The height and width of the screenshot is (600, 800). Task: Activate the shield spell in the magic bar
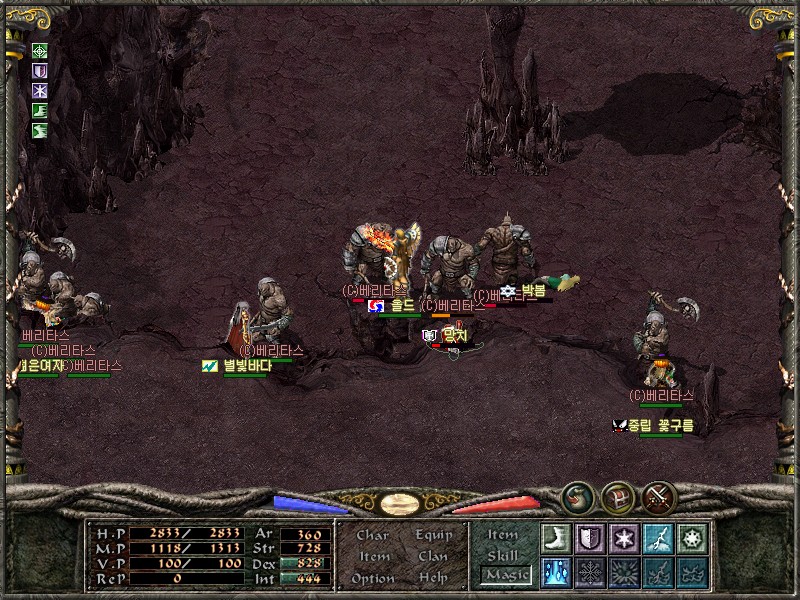(590, 538)
